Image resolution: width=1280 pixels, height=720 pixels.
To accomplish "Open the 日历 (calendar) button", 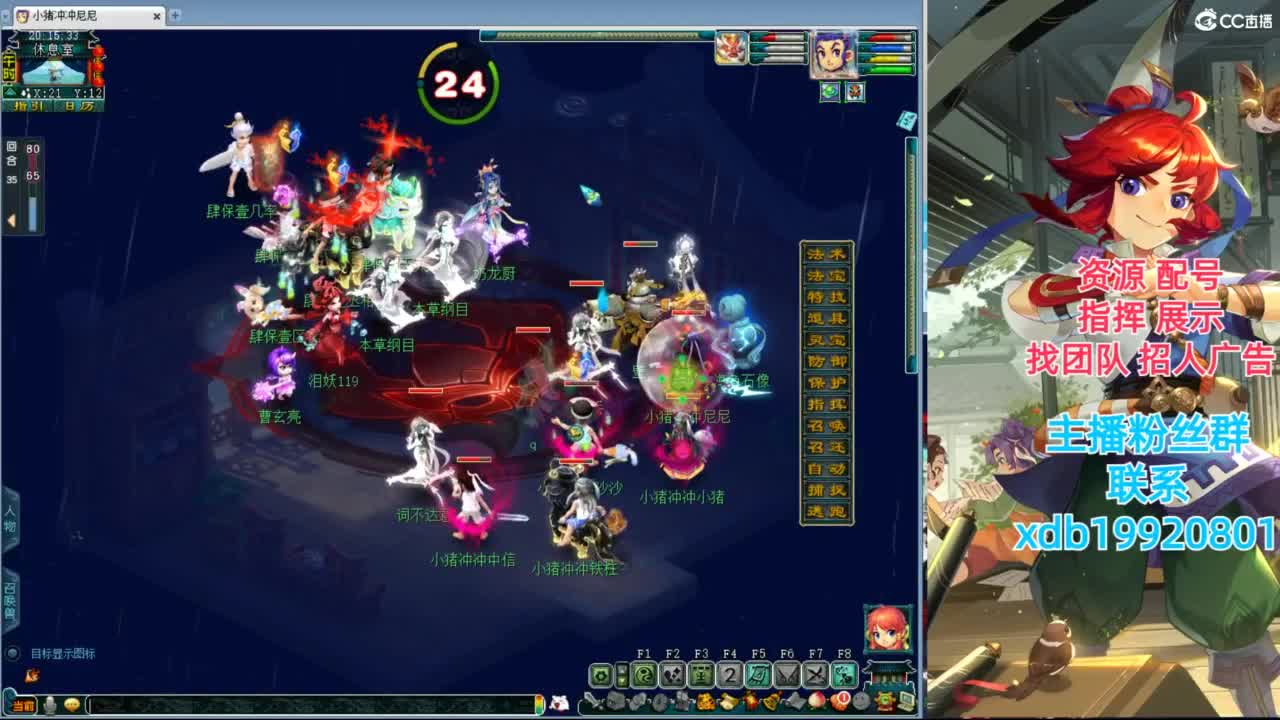I will [x=81, y=106].
